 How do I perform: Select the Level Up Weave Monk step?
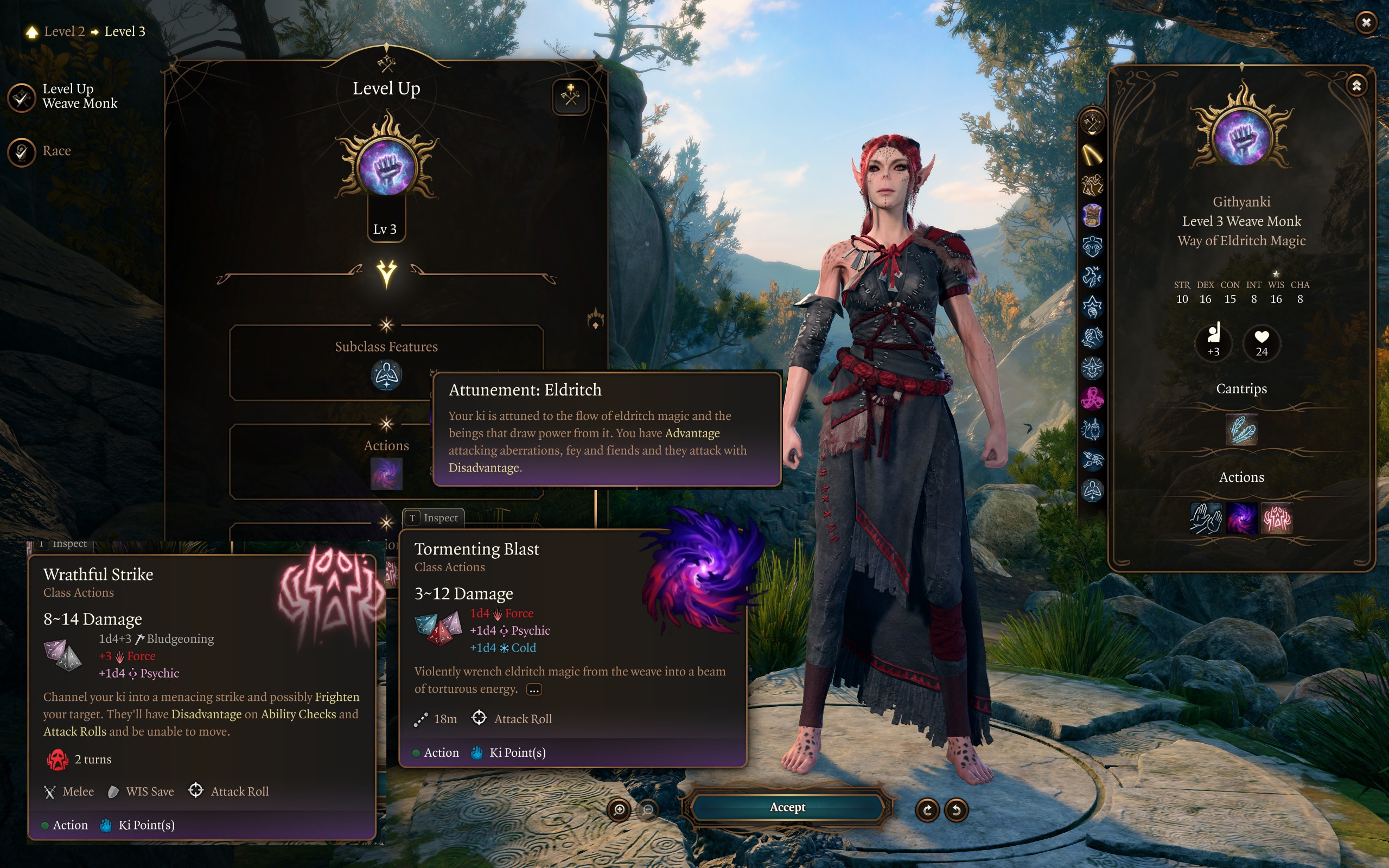click(x=22, y=98)
